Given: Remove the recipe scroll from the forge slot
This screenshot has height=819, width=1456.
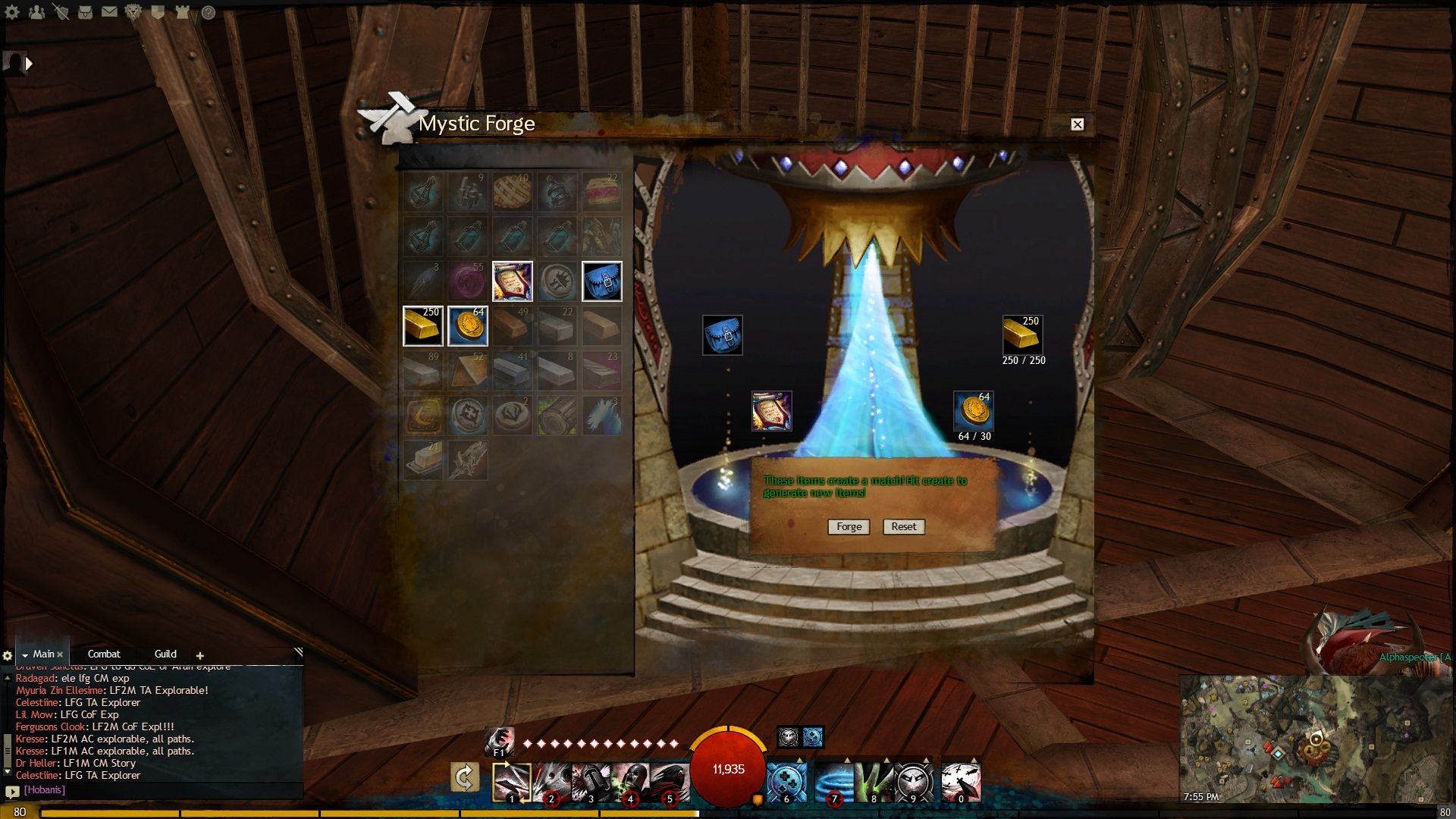Looking at the screenshot, I should point(771,411).
